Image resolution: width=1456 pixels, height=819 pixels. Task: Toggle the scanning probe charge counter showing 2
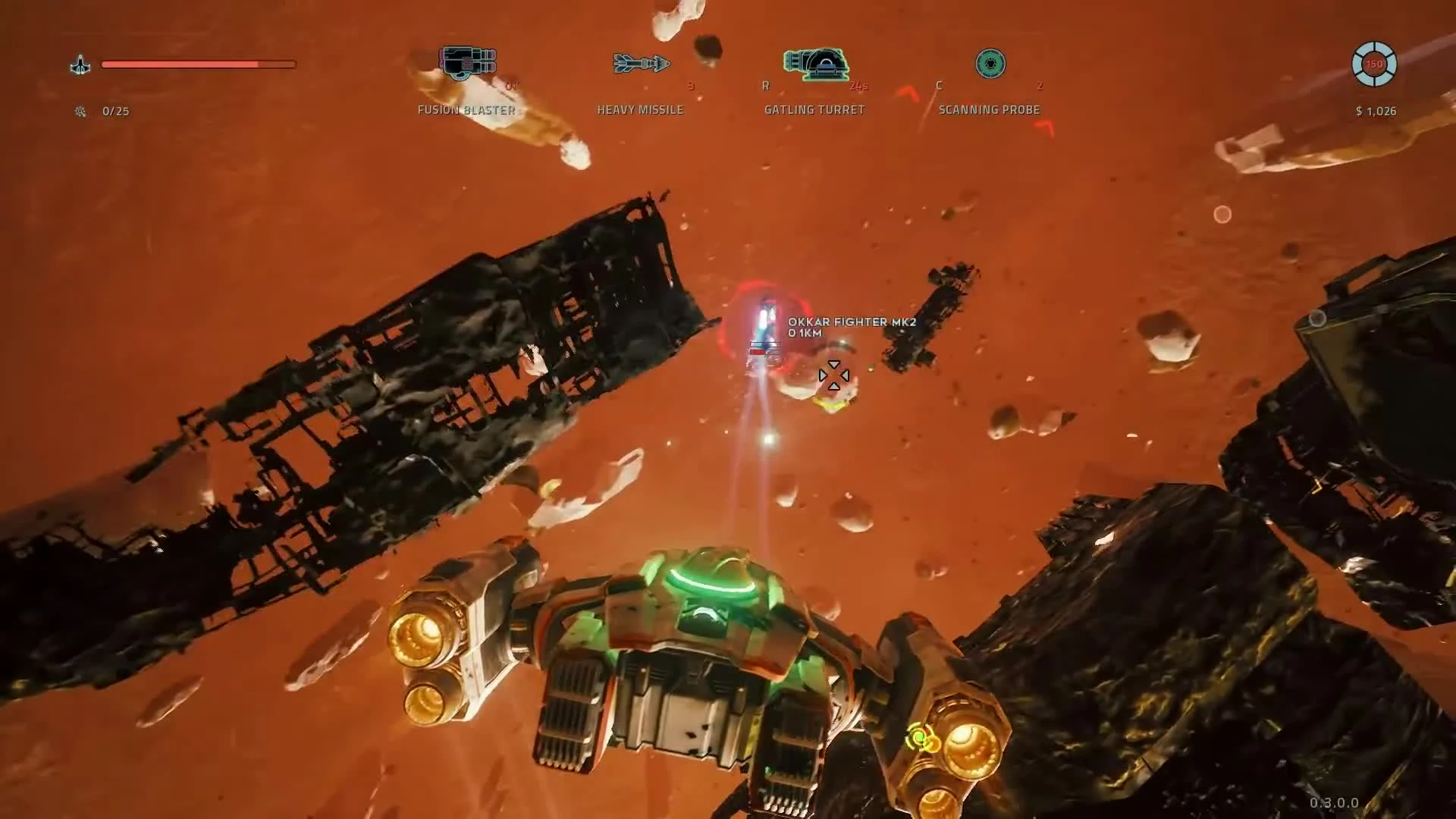point(1040,86)
